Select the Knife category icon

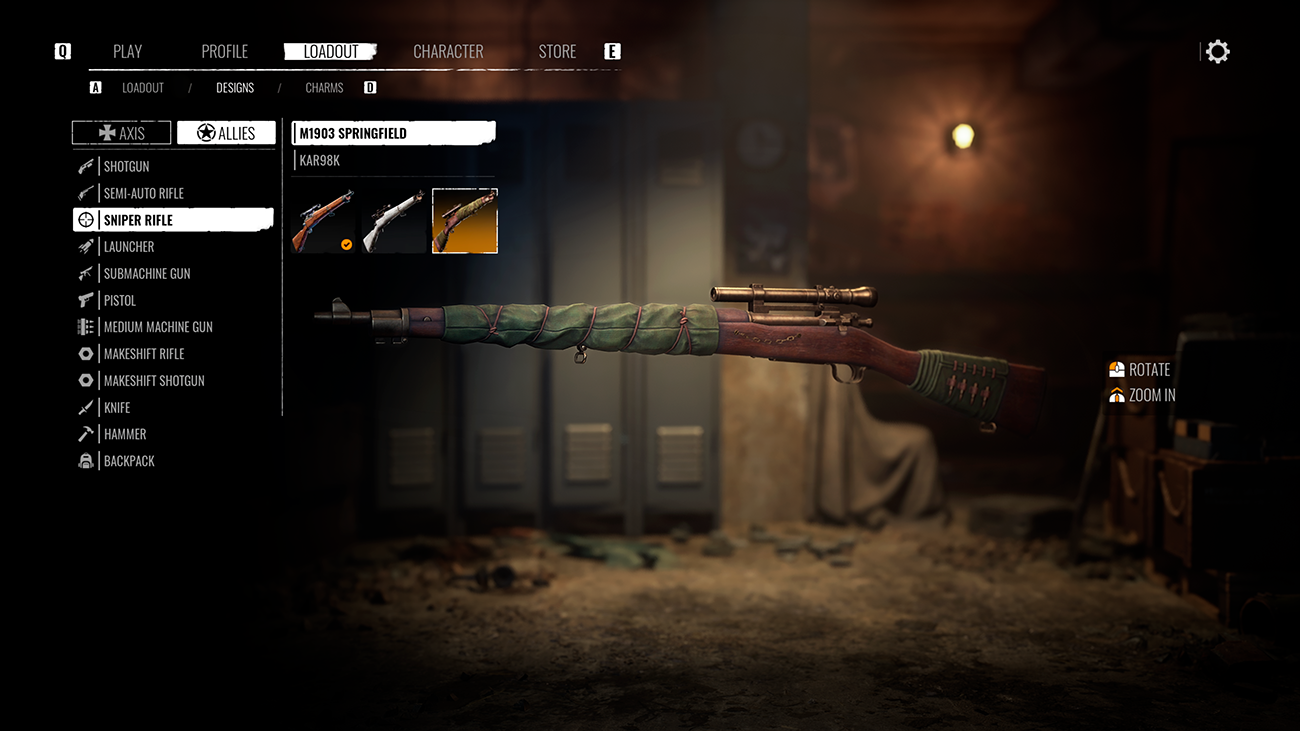point(86,407)
